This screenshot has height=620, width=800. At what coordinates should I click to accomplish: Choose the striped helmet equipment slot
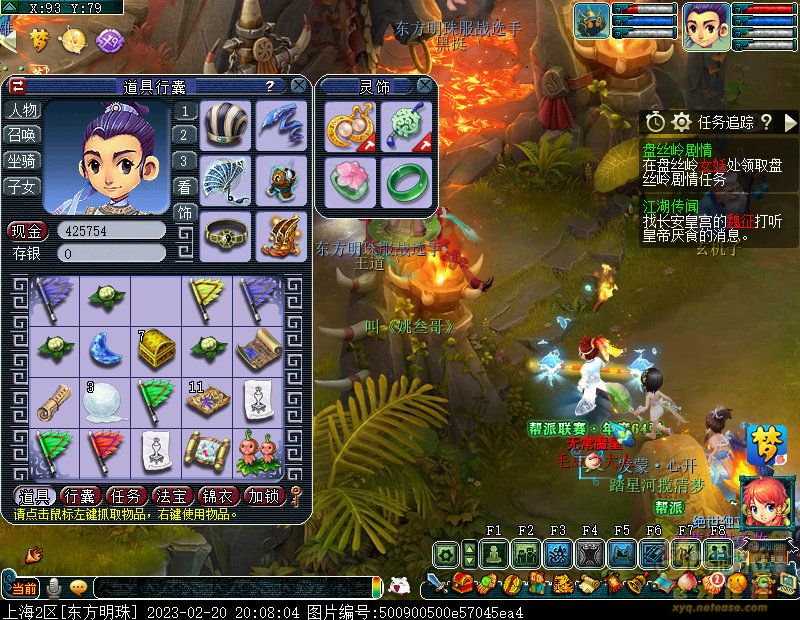click(x=226, y=124)
